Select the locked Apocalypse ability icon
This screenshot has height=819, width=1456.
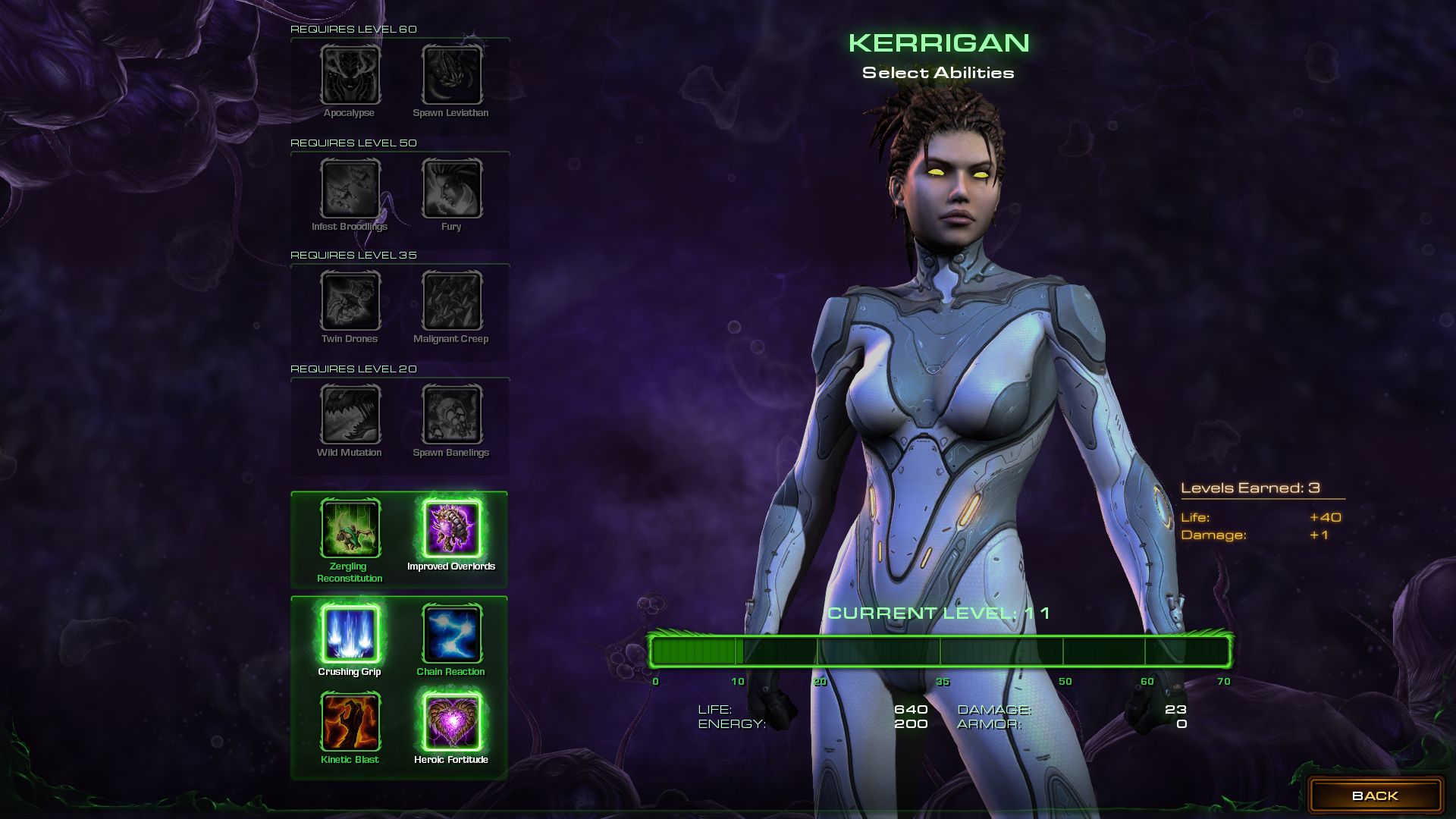coord(350,75)
